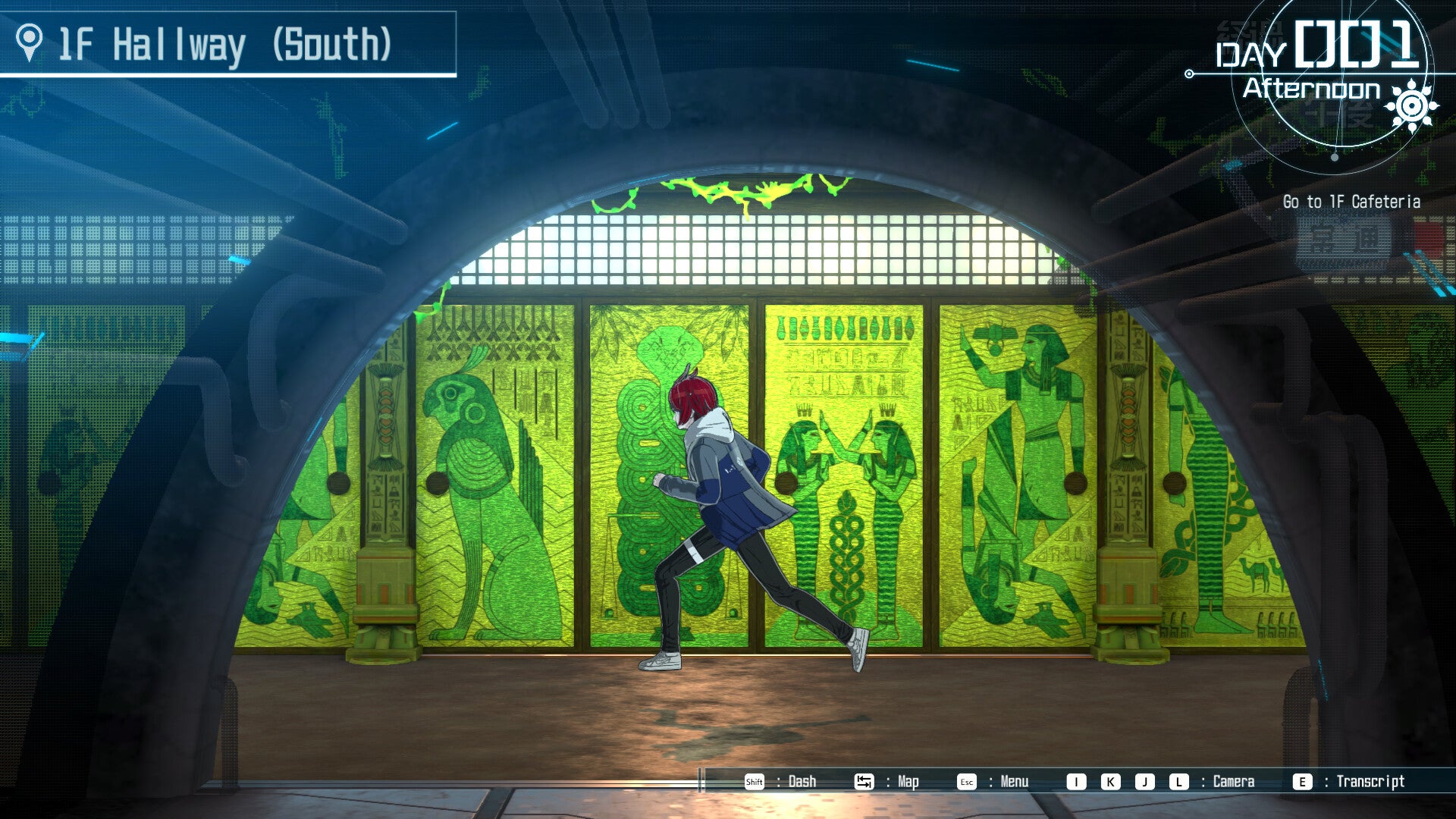The image size is (1456, 819).
Task: Toggle the J key camera control icon
Action: pos(1145,781)
